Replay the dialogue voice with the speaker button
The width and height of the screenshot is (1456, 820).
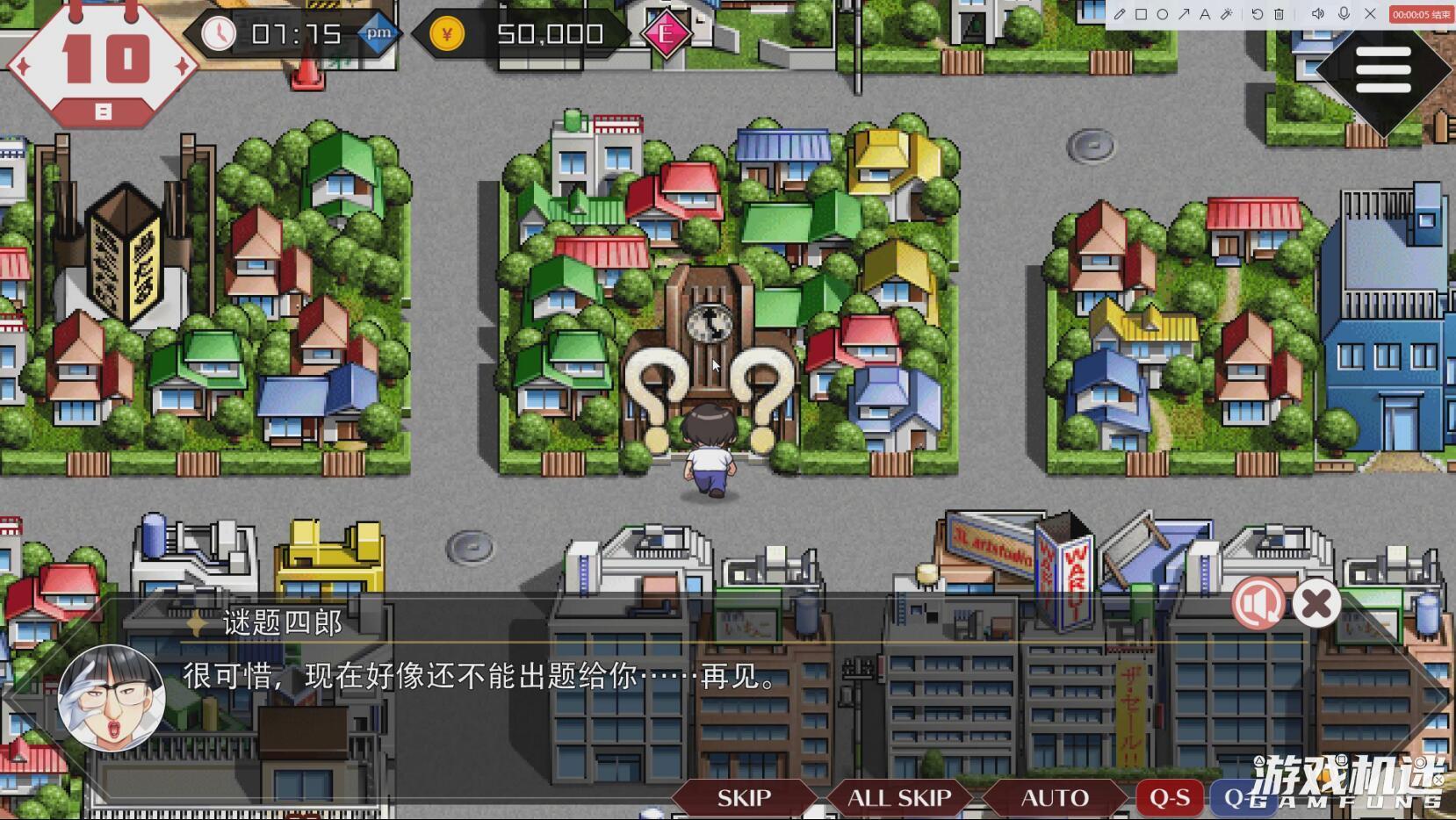coord(1259,603)
